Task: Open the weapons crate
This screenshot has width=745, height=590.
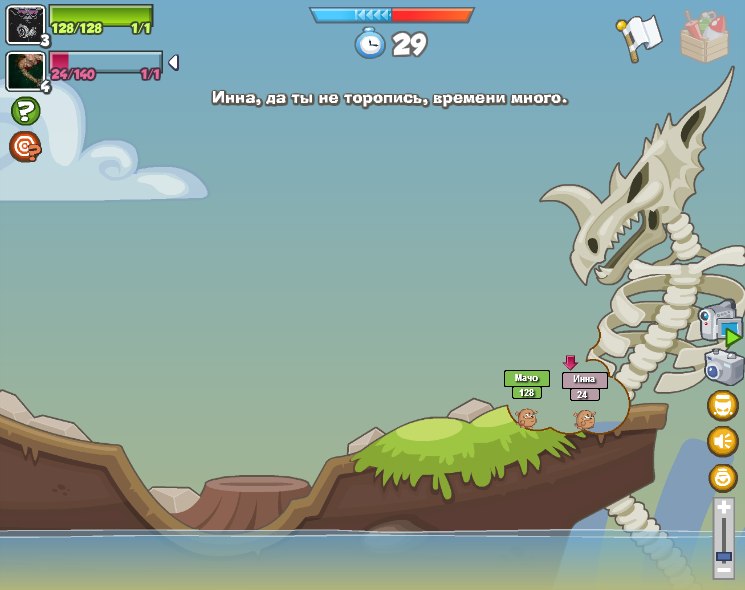Action: tap(704, 37)
